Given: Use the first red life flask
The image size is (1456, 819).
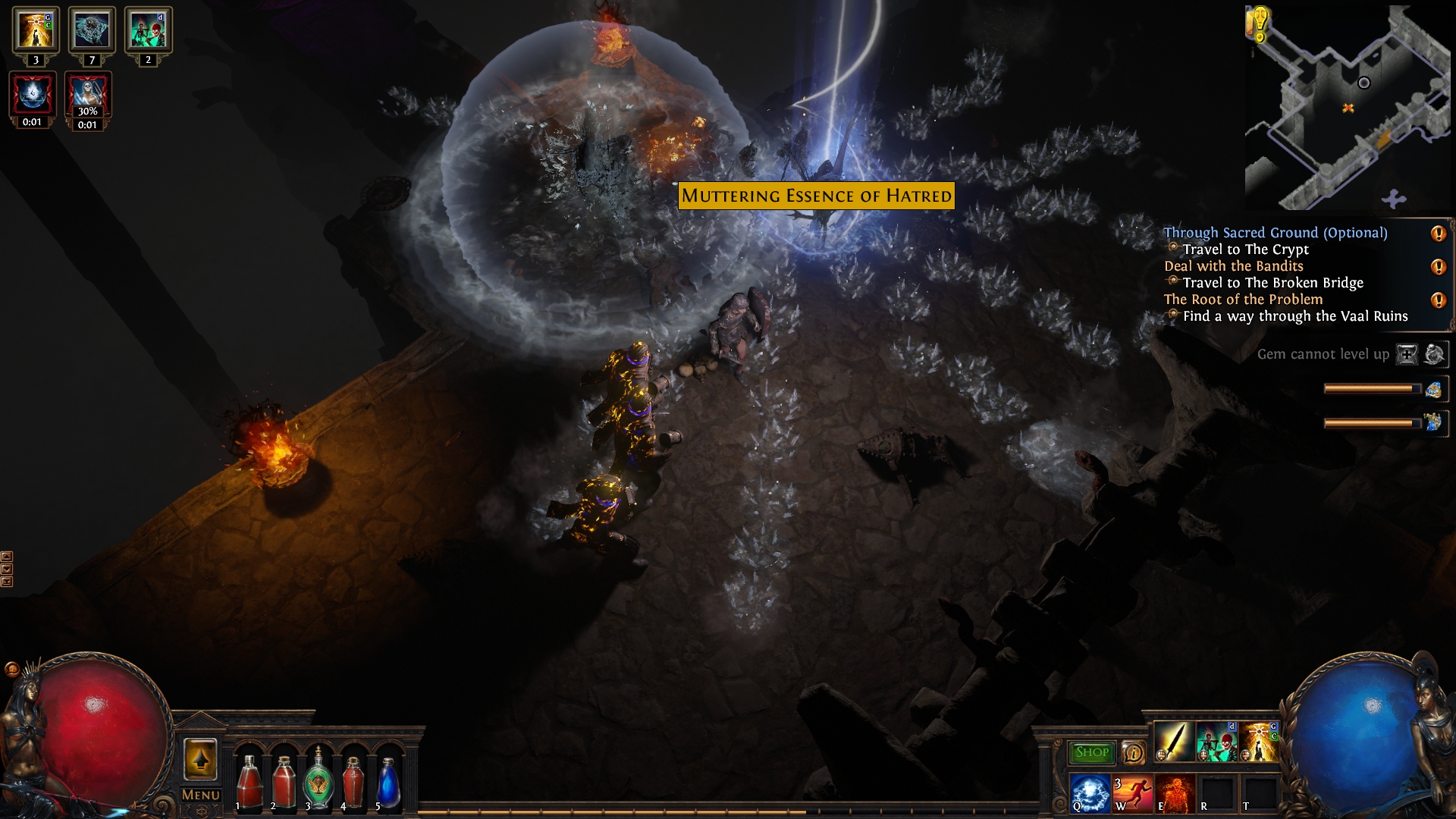Looking at the screenshot, I should (249, 781).
